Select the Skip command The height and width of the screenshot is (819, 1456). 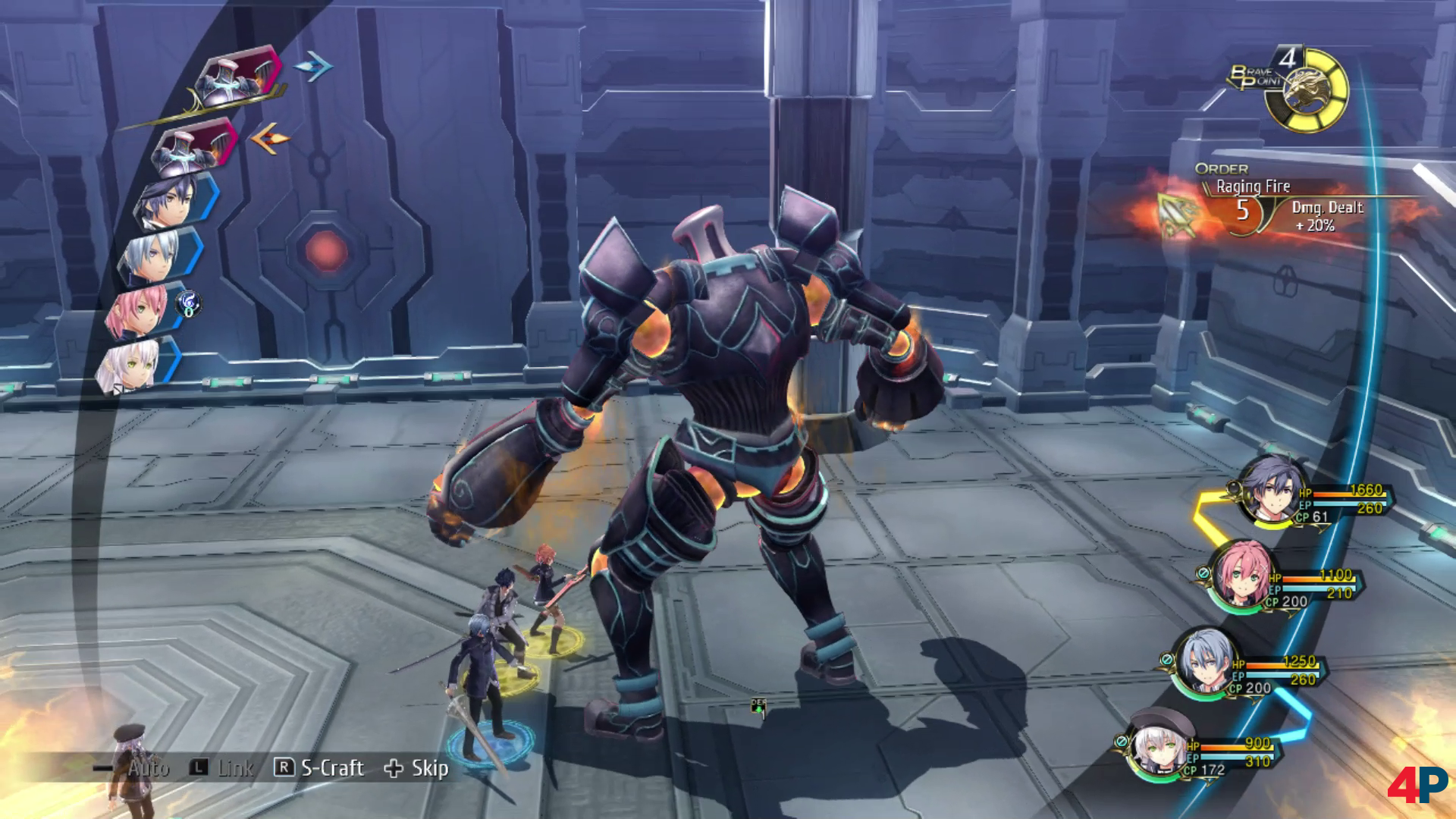tap(428, 768)
